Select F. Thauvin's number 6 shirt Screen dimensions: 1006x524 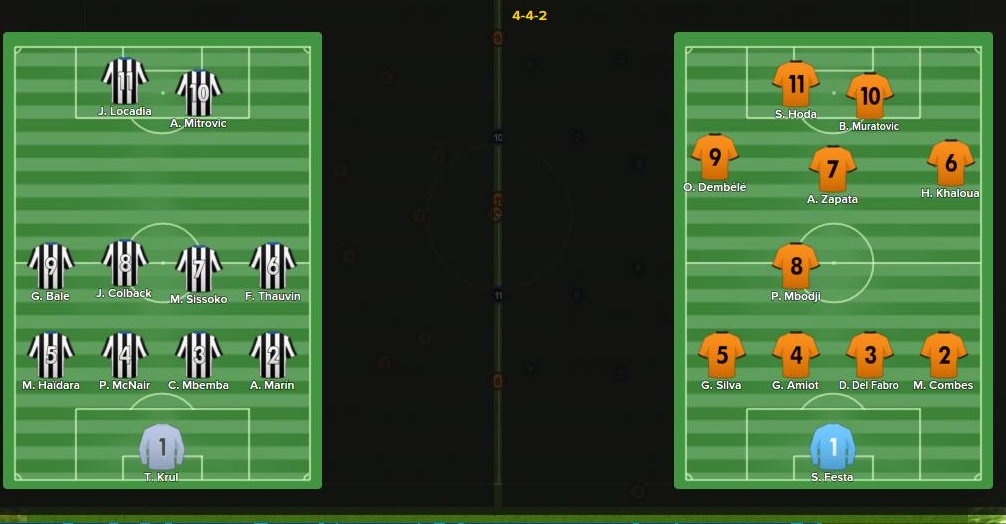[272, 267]
